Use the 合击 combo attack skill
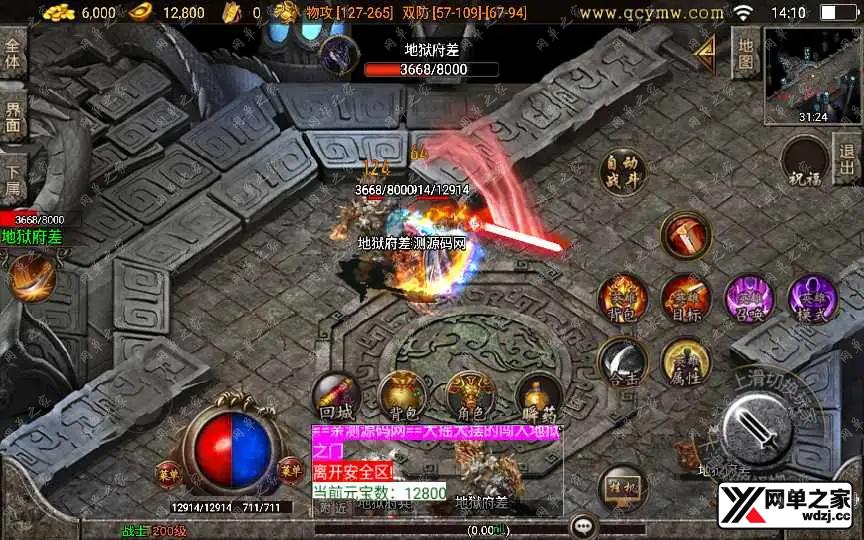This screenshot has height=540, width=864. (621, 362)
